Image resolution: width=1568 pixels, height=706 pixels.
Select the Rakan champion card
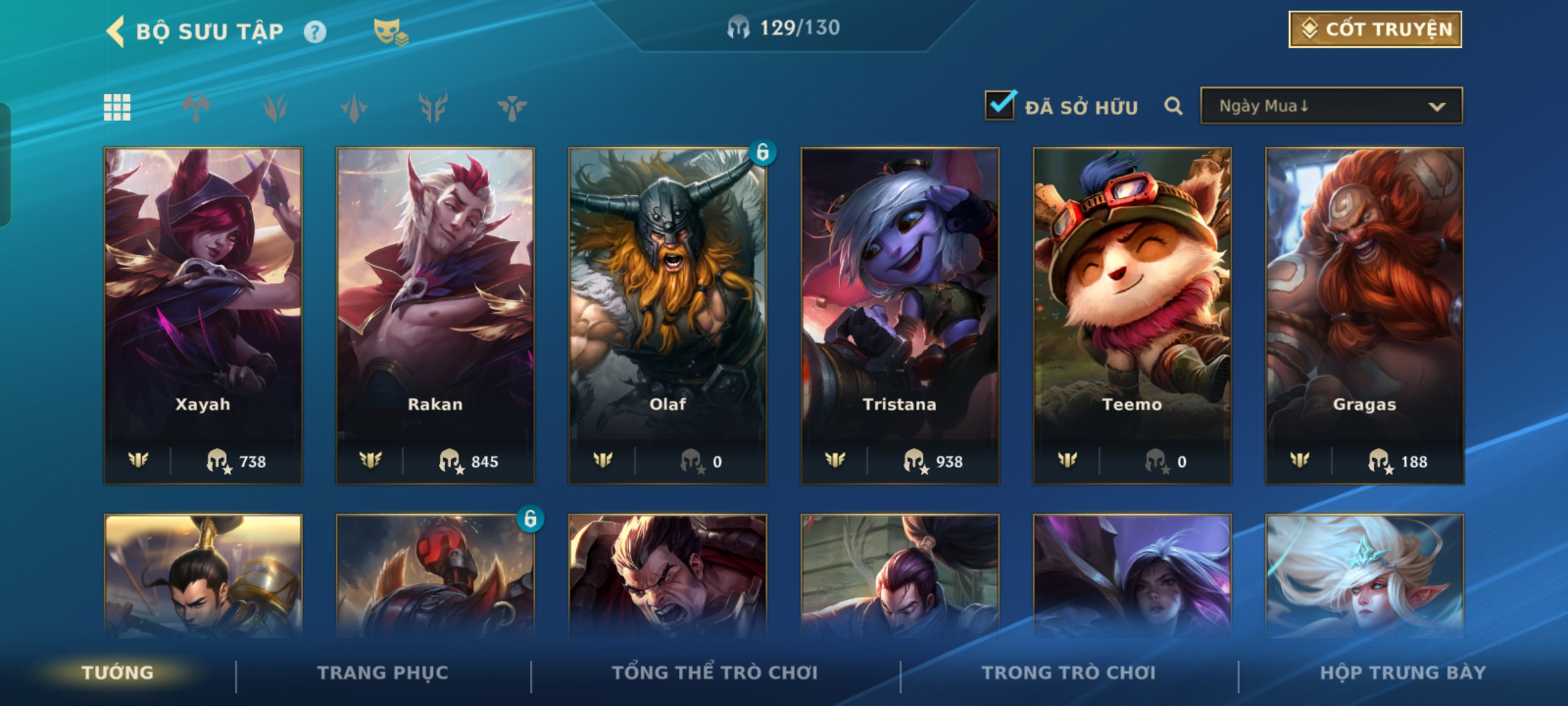click(x=435, y=315)
